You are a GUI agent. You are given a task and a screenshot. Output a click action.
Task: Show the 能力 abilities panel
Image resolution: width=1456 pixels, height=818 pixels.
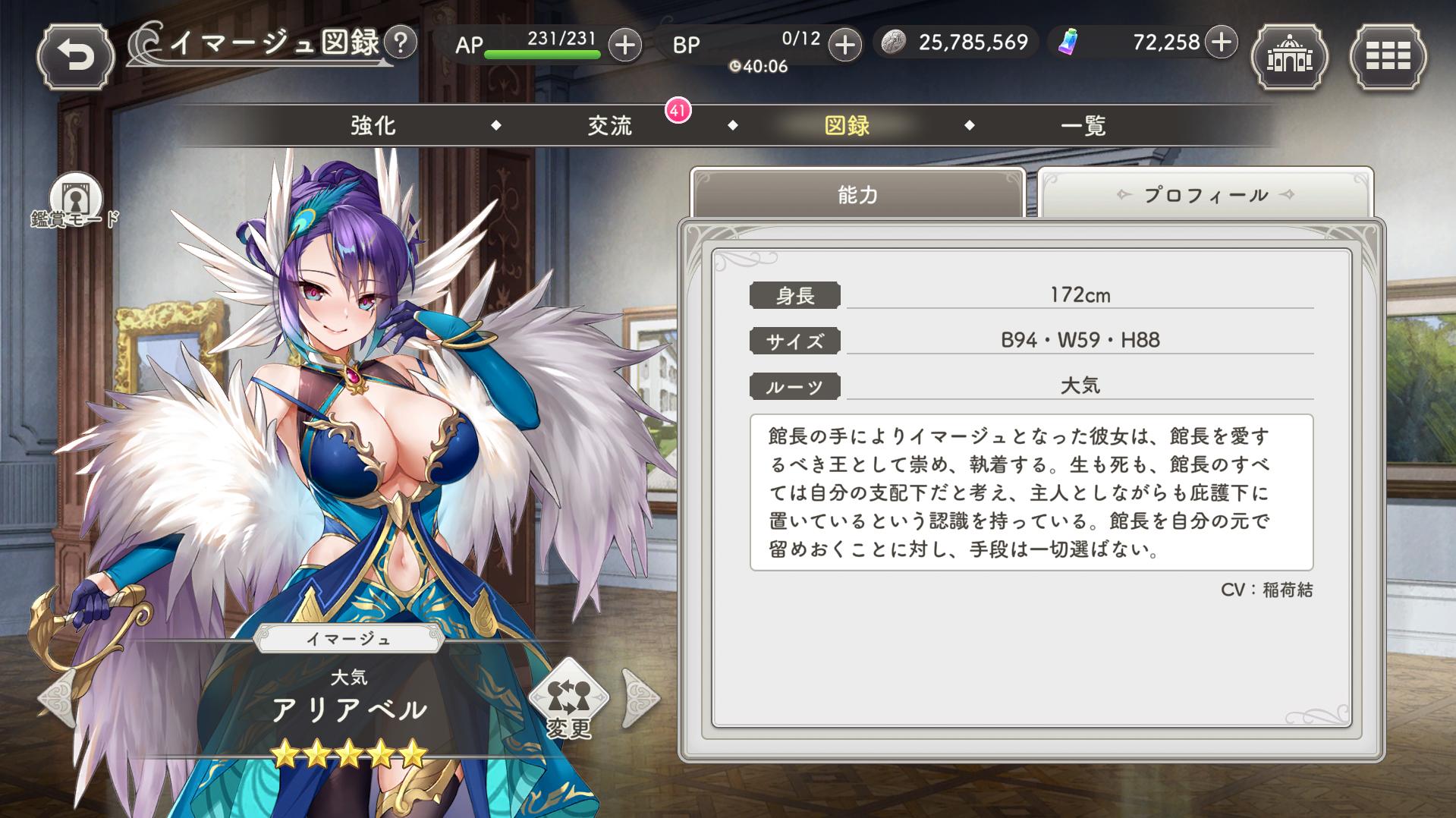point(857,195)
